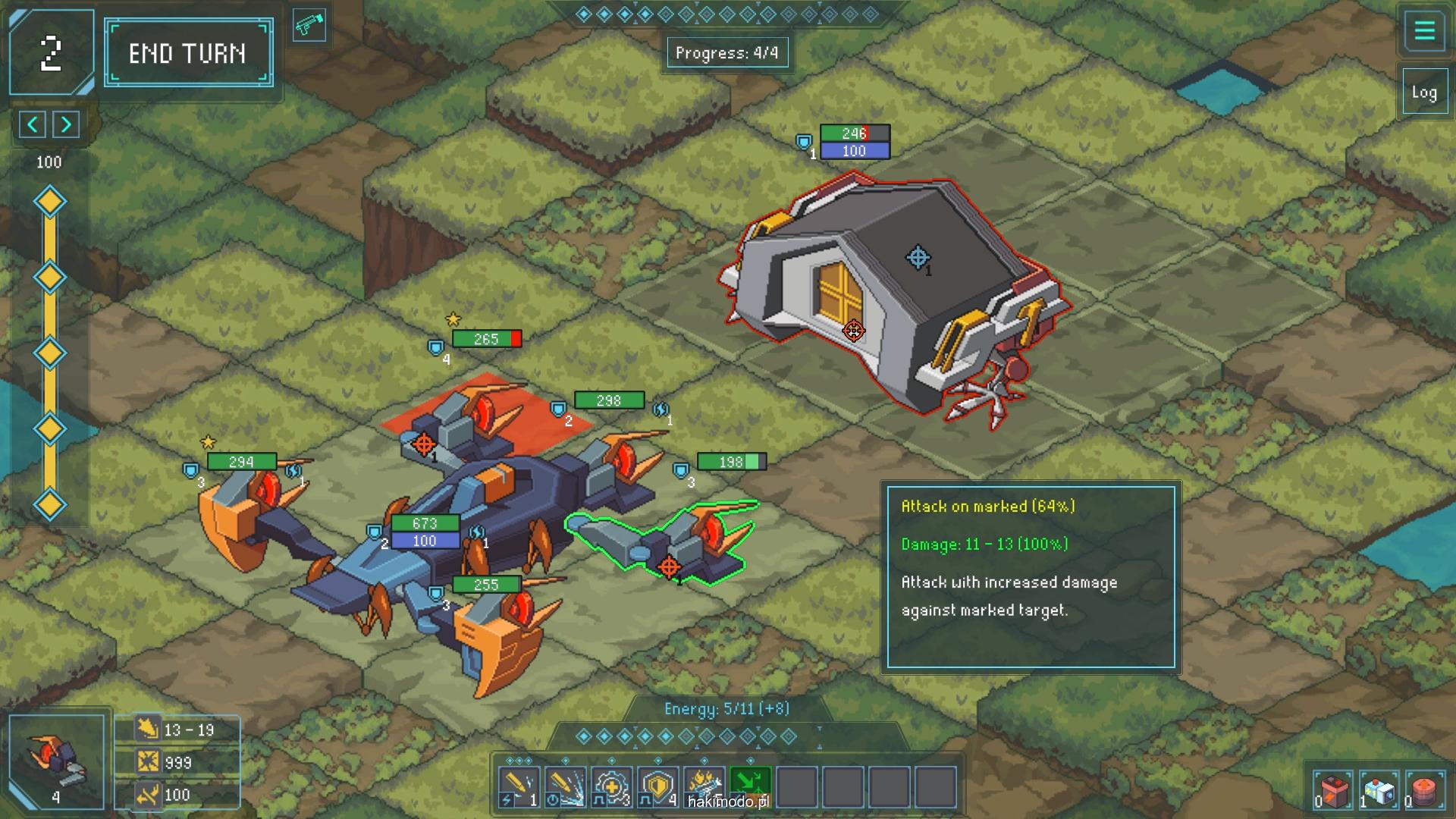Use the red lightning battery item
The image size is (1456, 819).
pos(1332,790)
